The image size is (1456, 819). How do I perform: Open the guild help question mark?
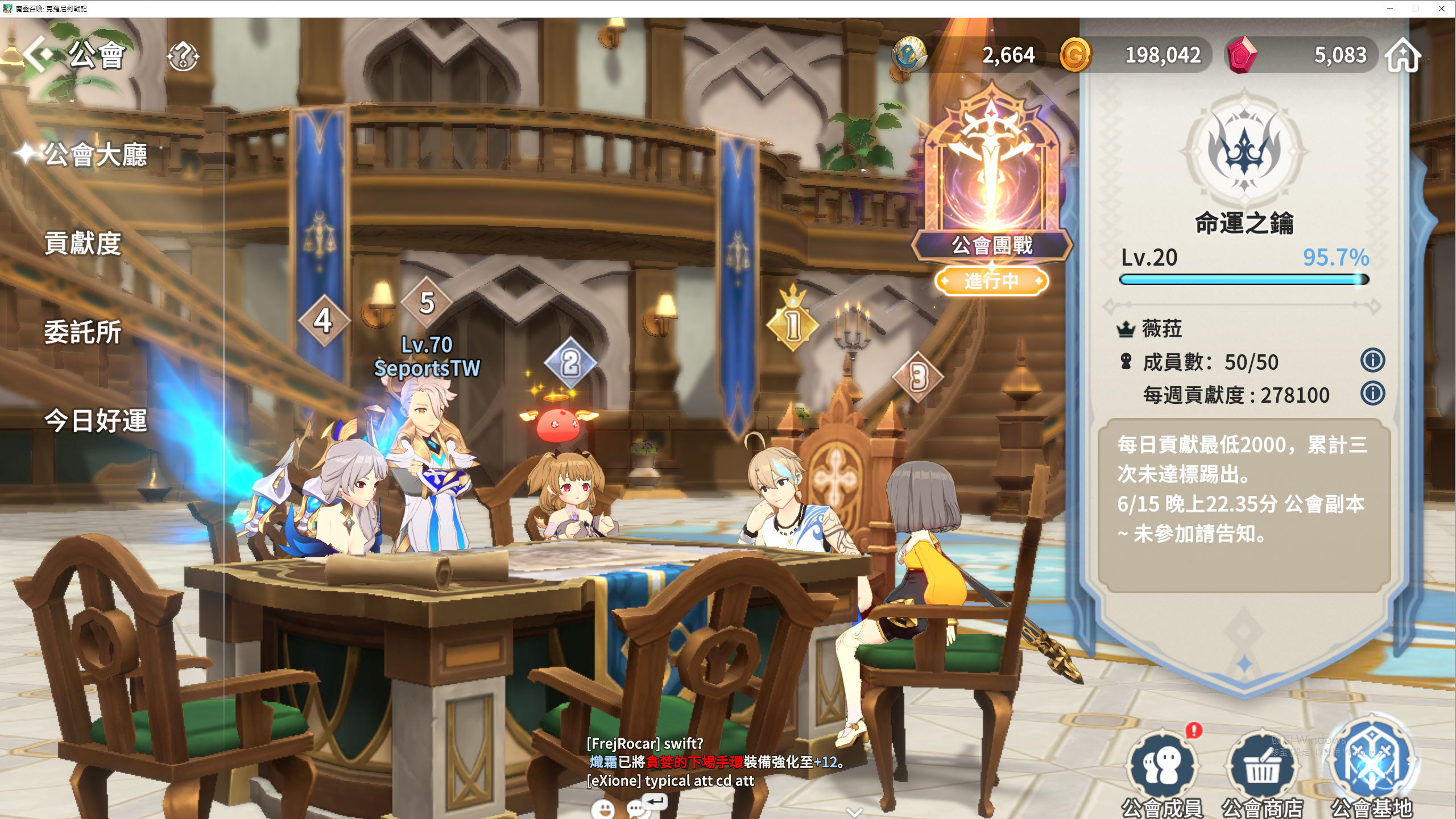(x=183, y=56)
